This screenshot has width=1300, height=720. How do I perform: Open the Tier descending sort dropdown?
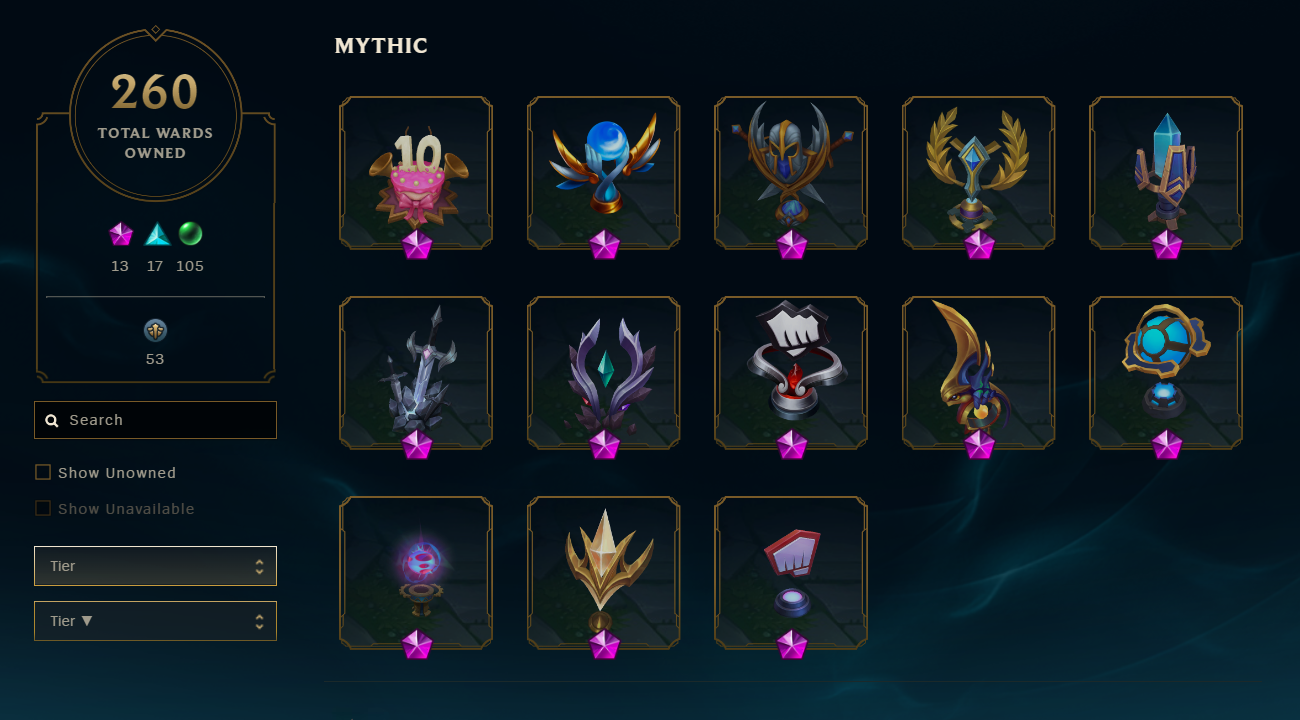[x=155, y=621]
